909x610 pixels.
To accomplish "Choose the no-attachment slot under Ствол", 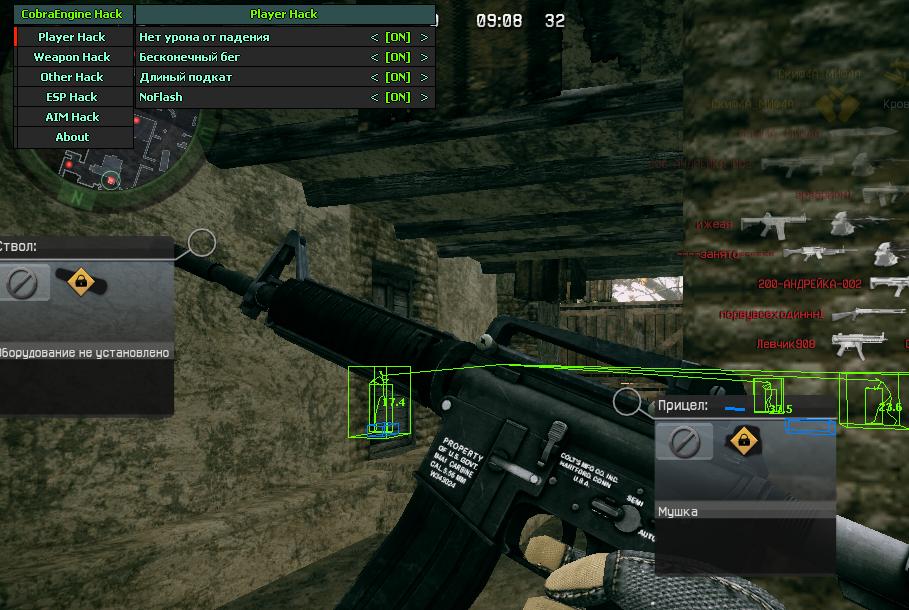I will point(21,283).
